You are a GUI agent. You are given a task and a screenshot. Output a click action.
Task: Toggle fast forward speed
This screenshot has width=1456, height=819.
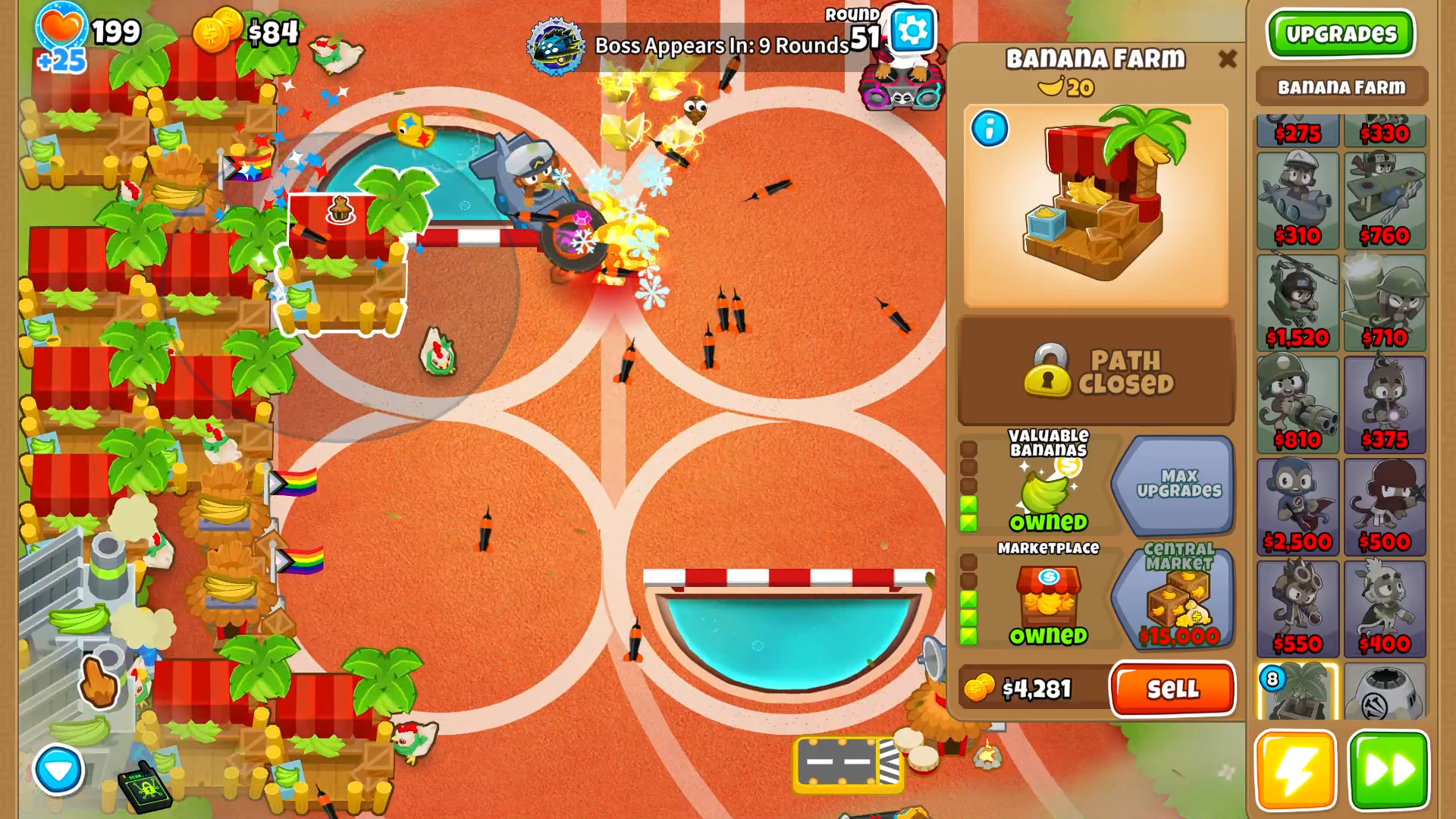1388,770
